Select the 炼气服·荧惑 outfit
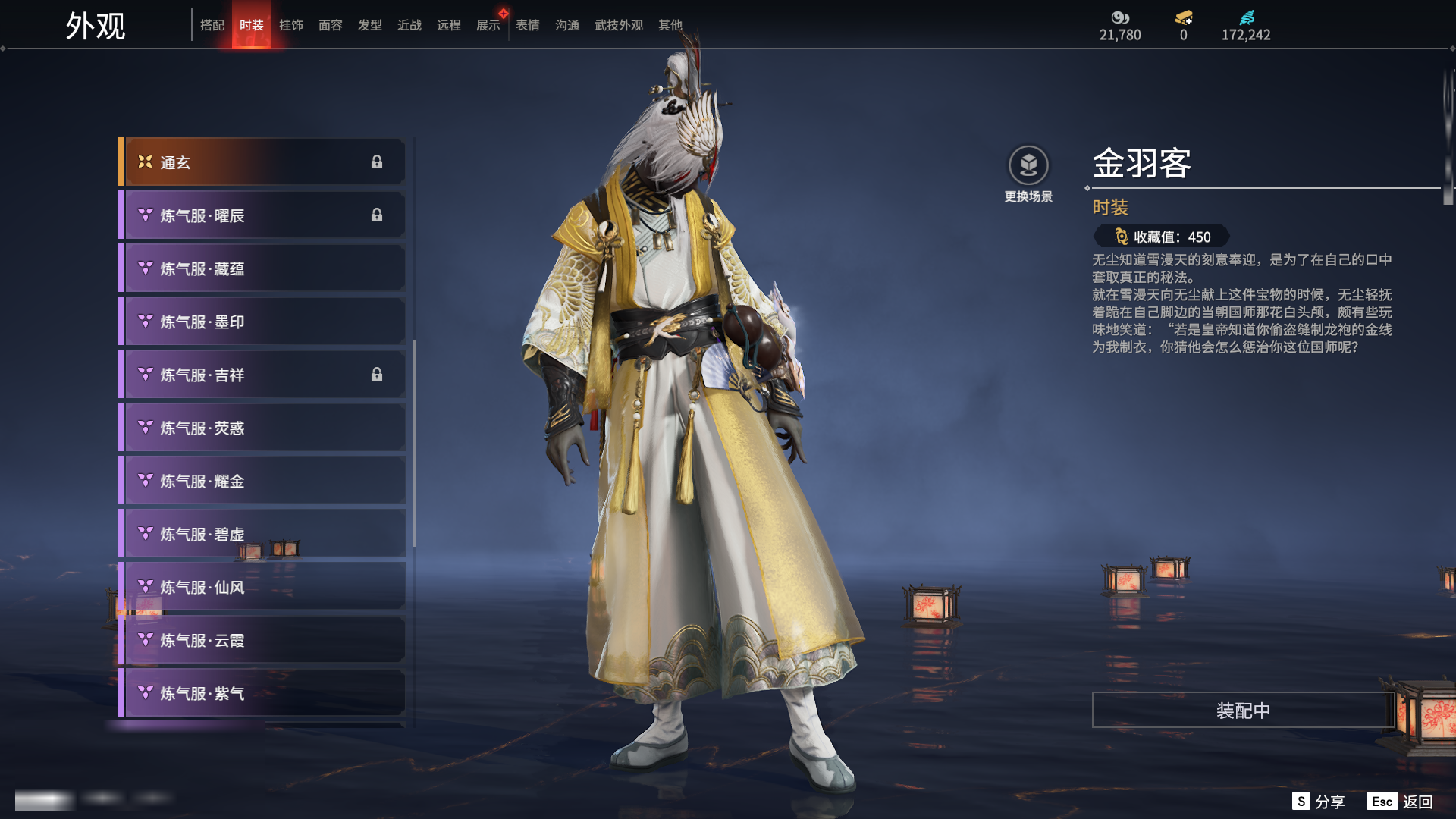Image resolution: width=1456 pixels, height=819 pixels. click(x=262, y=428)
